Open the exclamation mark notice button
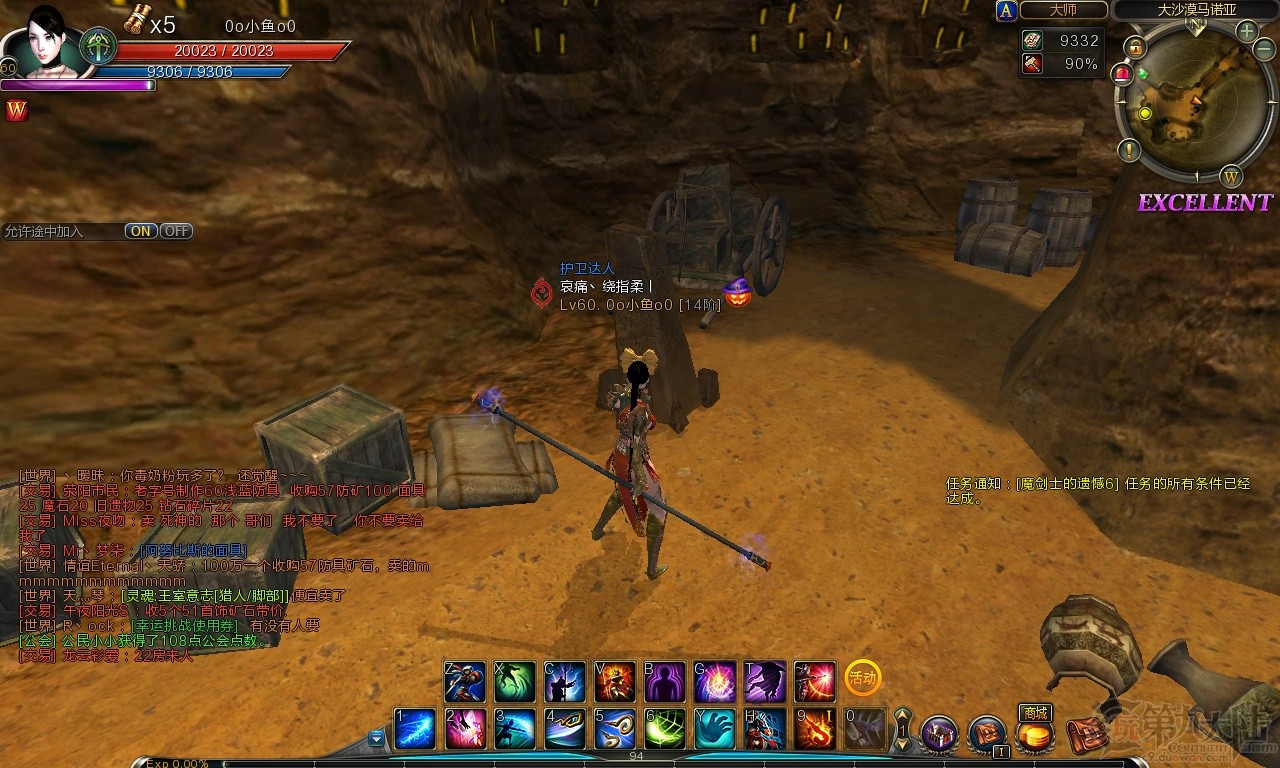The height and width of the screenshot is (768, 1280). [1130, 151]
